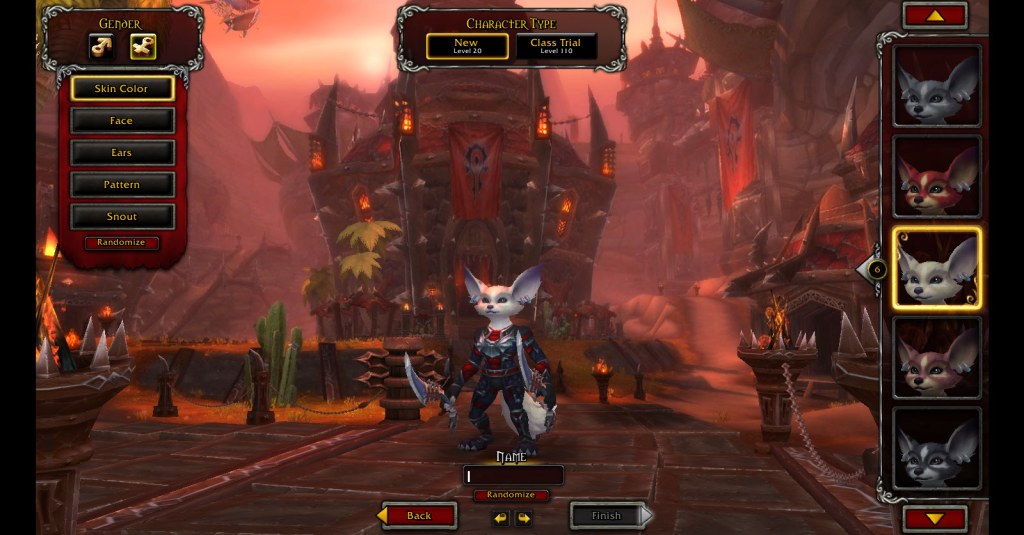Pick the red fur skin color thumbnail
The image size is (1024, 535).
pyautogui.click(x=937, y=177)
